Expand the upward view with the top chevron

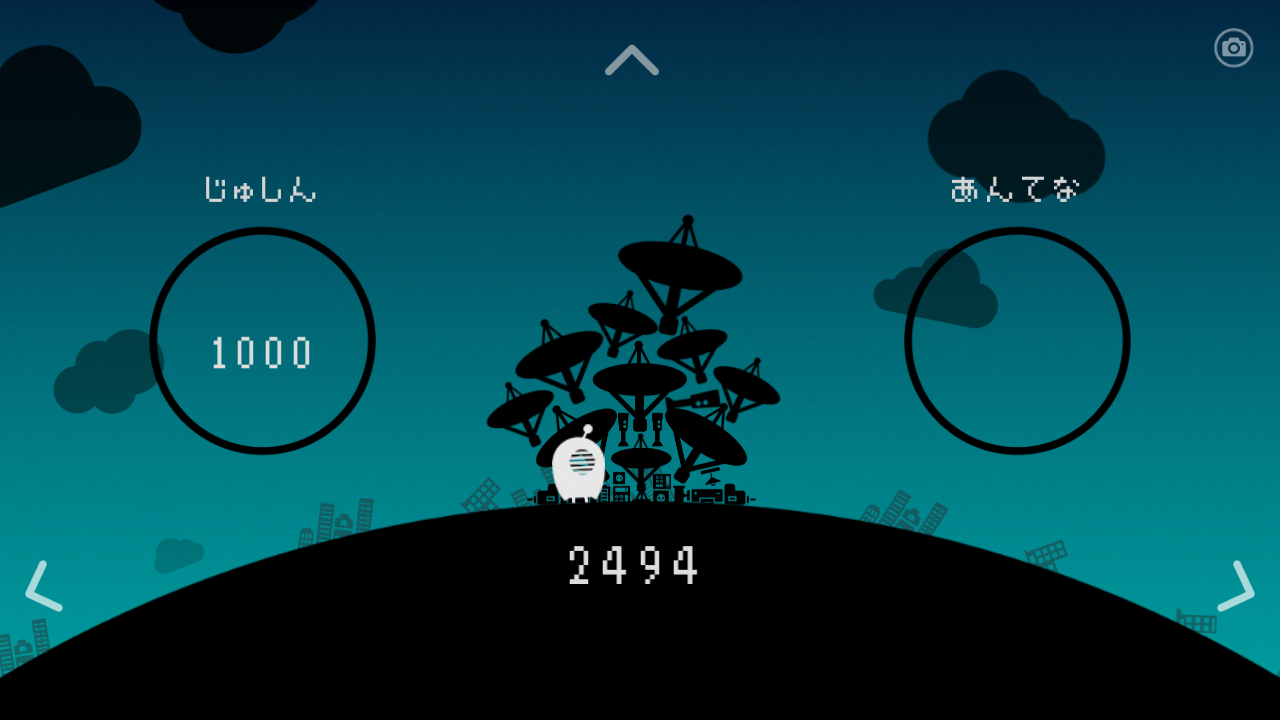pos(630,60)
